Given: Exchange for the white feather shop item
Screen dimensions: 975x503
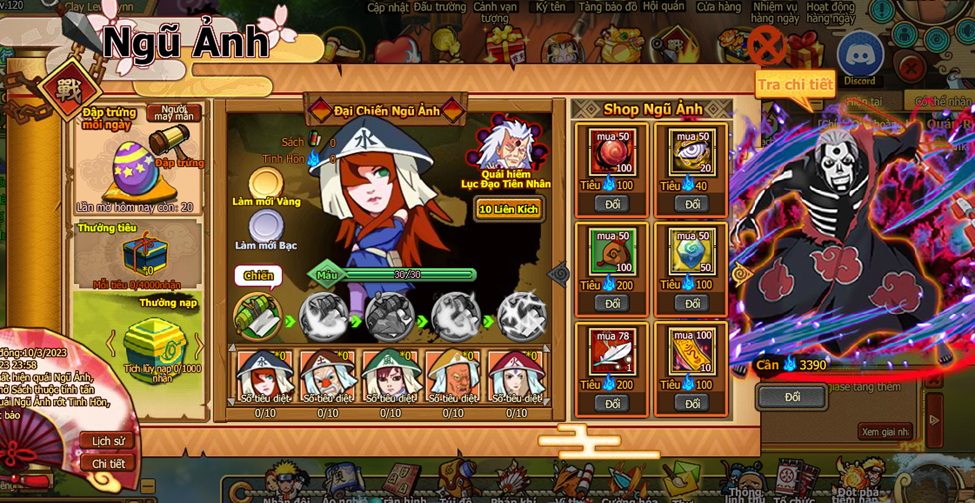Looking at the screenshot, I should tap(612, 403).
